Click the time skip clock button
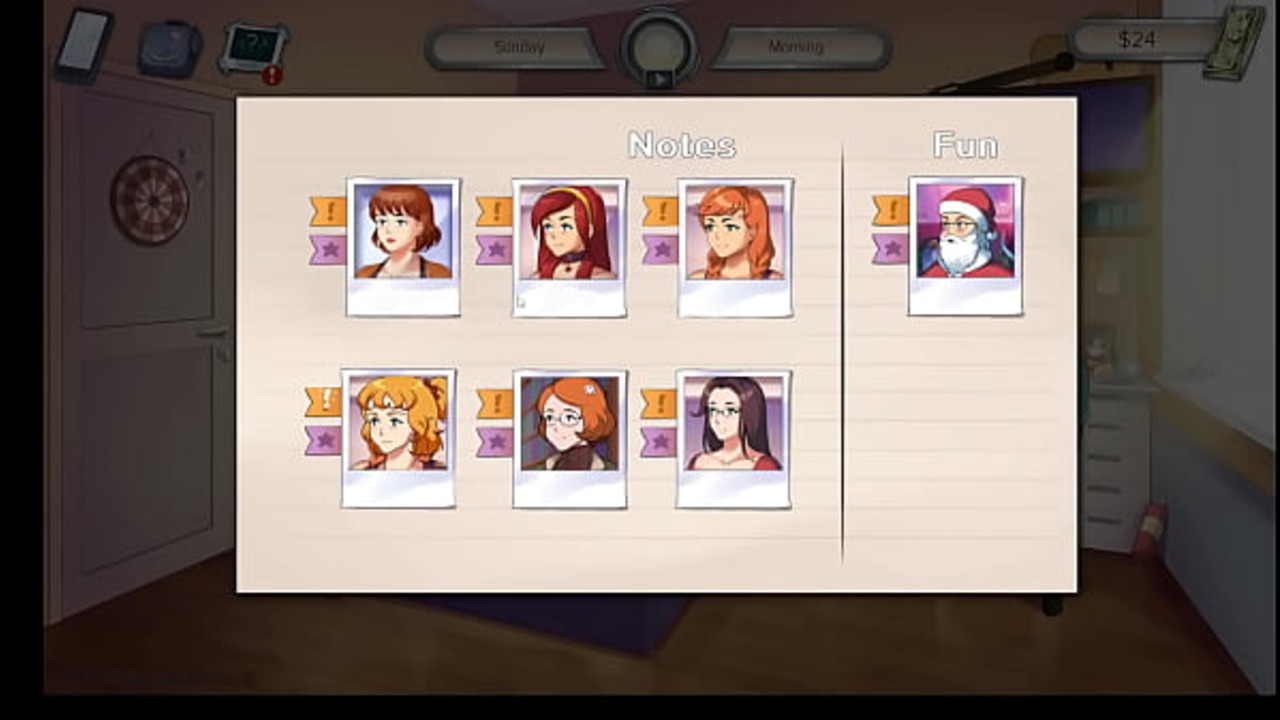 [659, 48]
